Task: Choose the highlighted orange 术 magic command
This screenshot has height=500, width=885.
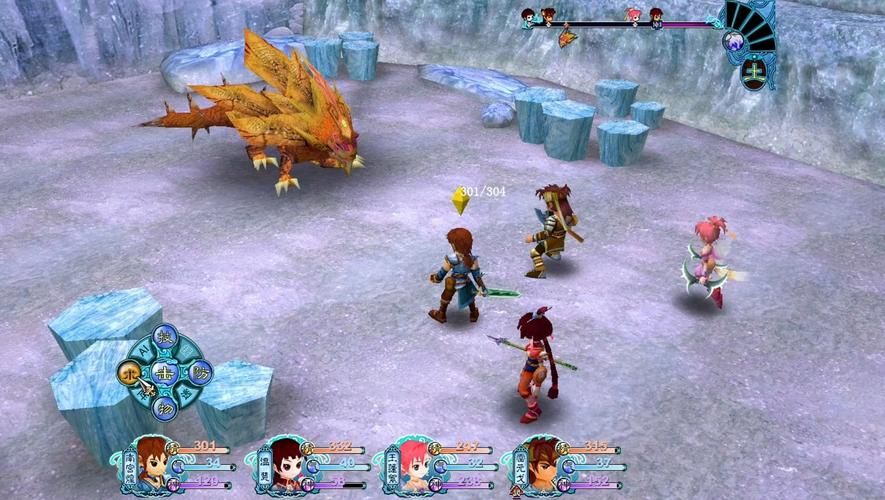Action: [130, 372]
